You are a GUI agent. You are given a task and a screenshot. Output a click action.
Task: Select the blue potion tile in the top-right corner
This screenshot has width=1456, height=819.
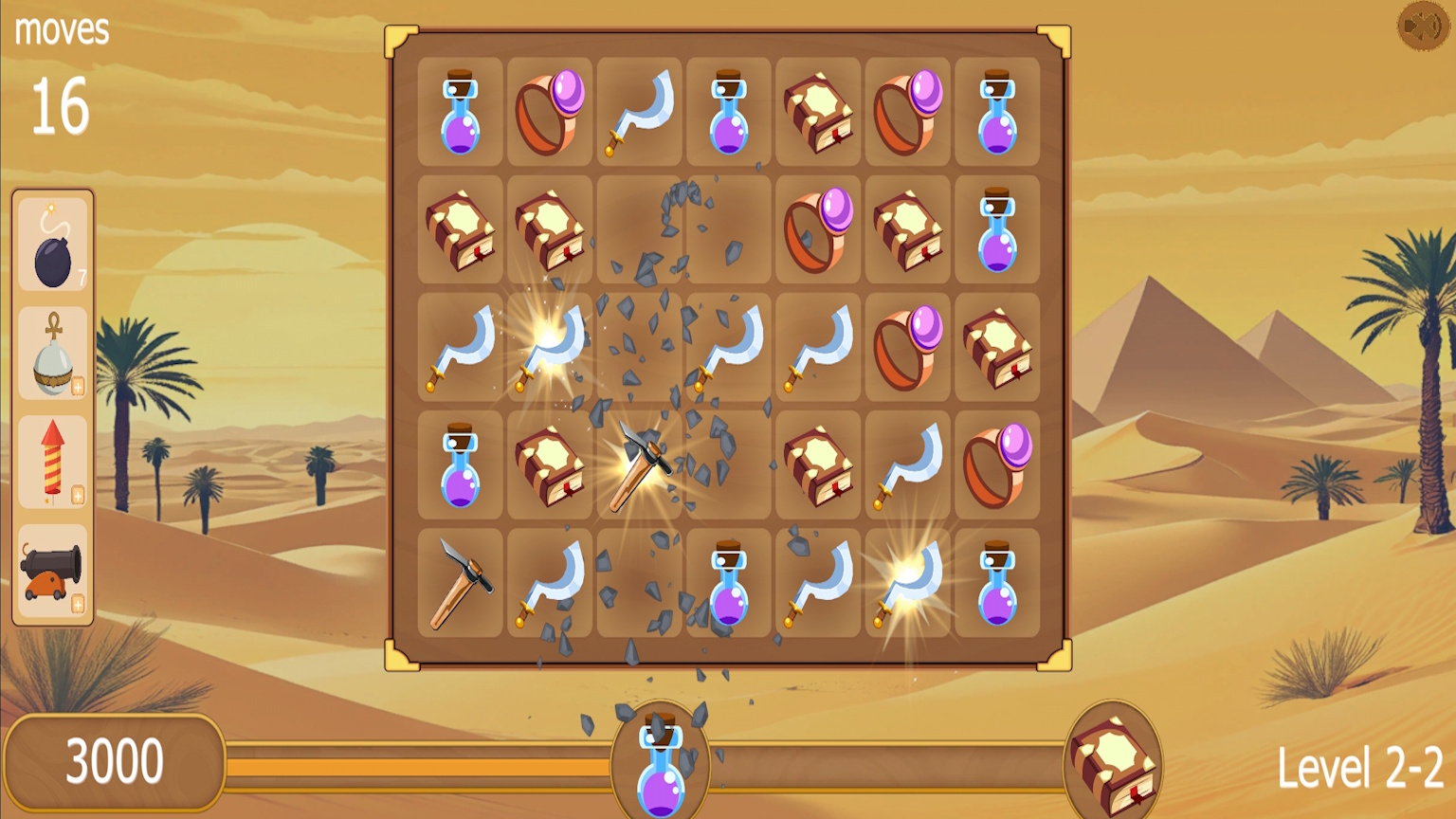pyautogui.click(x=996, y=111)
